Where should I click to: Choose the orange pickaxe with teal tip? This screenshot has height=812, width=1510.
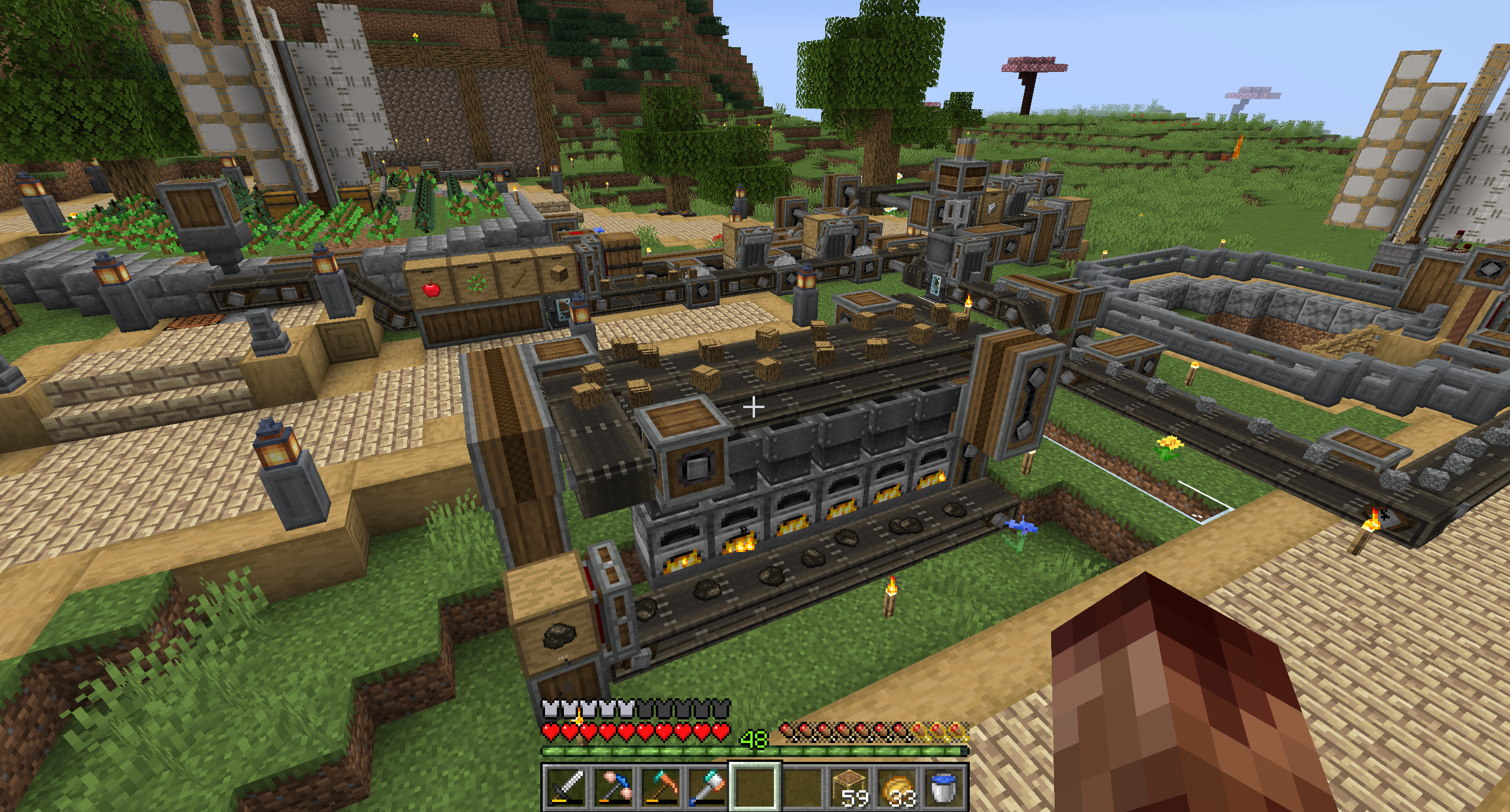661,786
